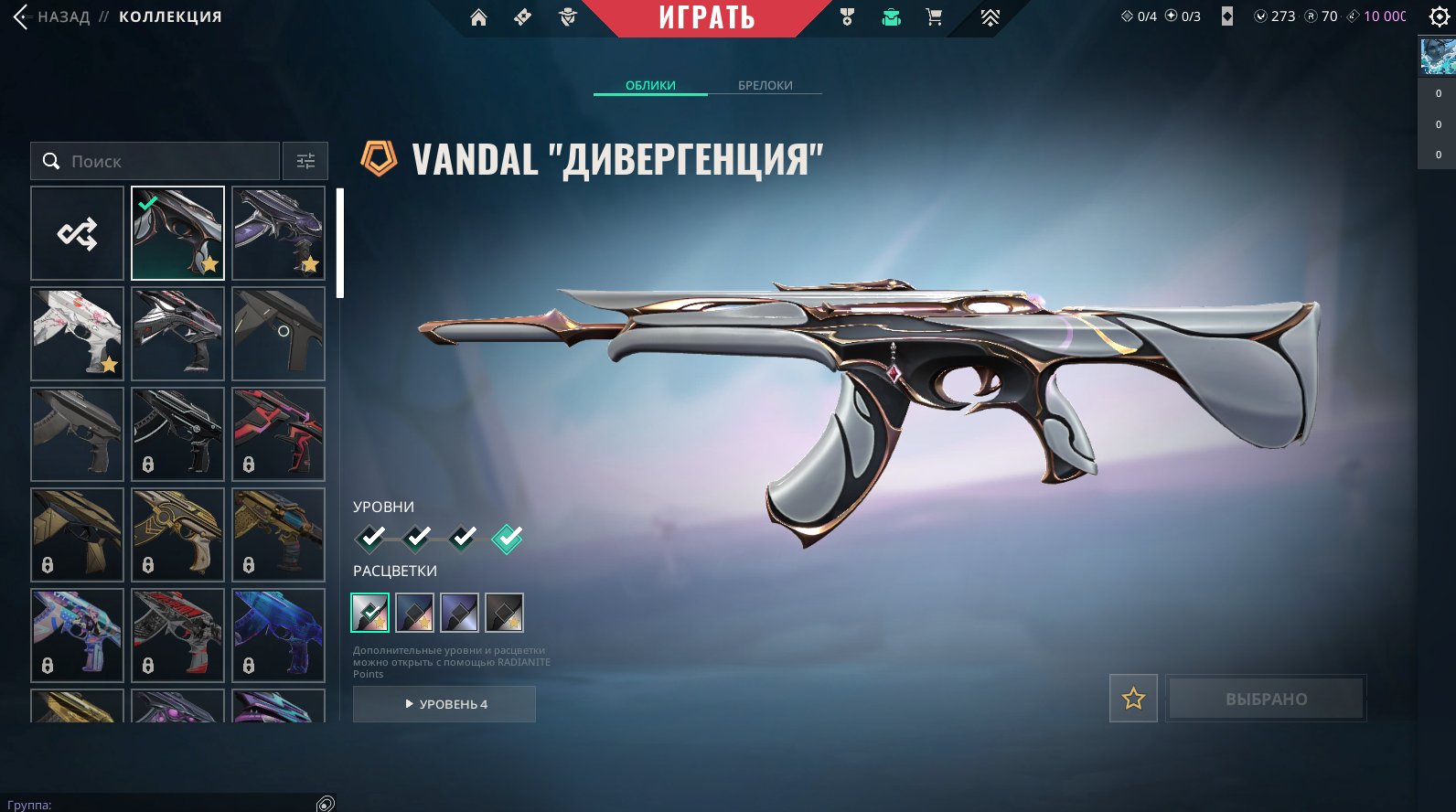The height and width of the screenshot is (812, 1456).
Task: Select the purple variant color swatch
Action: [460, 612]
